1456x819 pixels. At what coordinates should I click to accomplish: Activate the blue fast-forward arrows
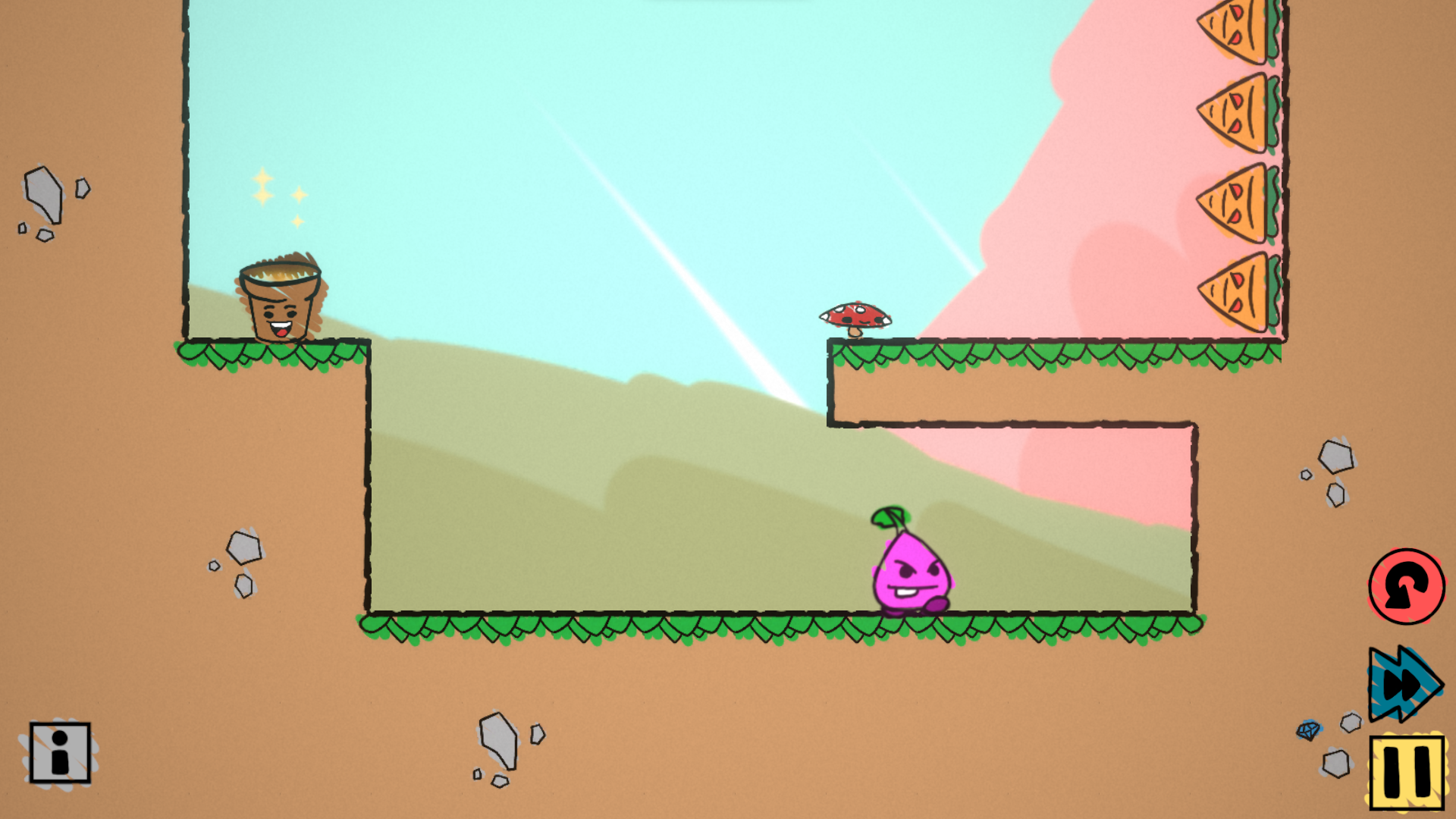click(x=1404, y=684)
